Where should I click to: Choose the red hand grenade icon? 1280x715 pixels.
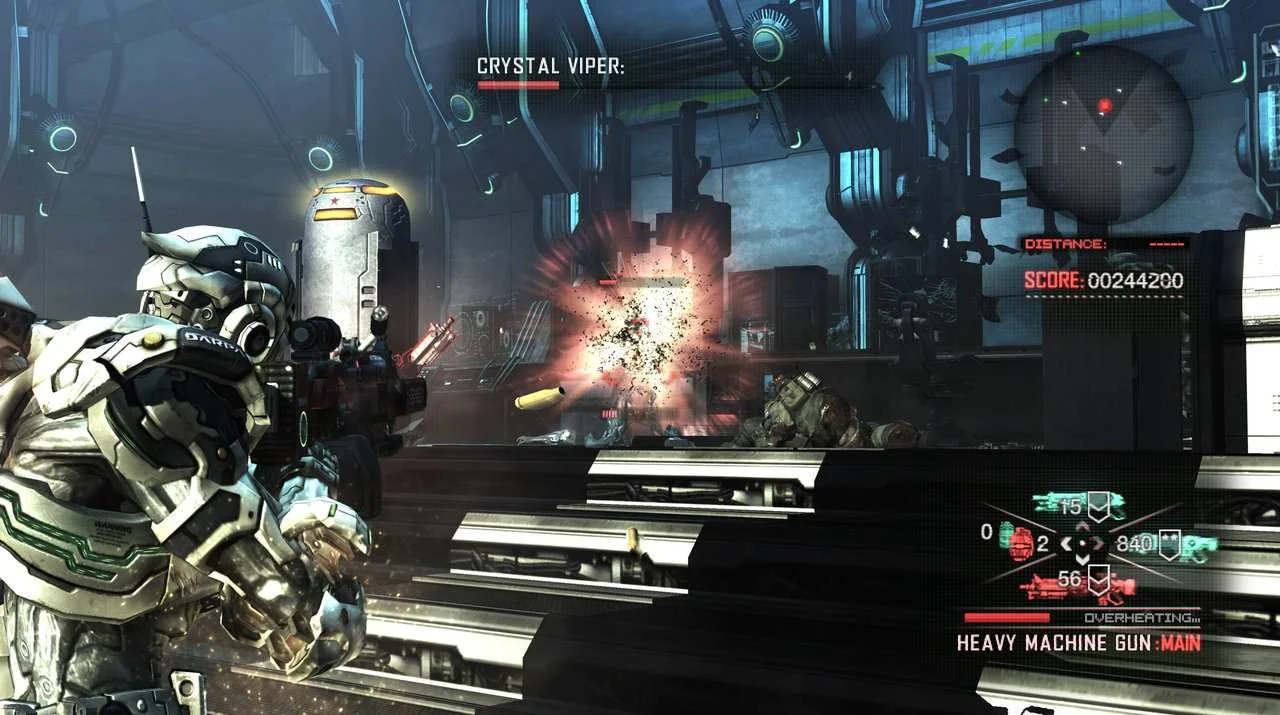pos(1020,543)
